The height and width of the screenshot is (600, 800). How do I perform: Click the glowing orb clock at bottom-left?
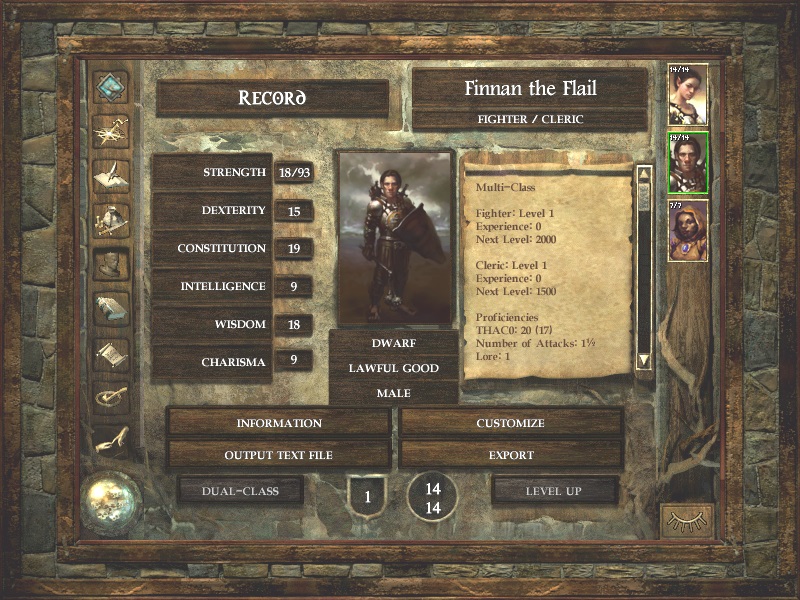(x=111, y=499)
